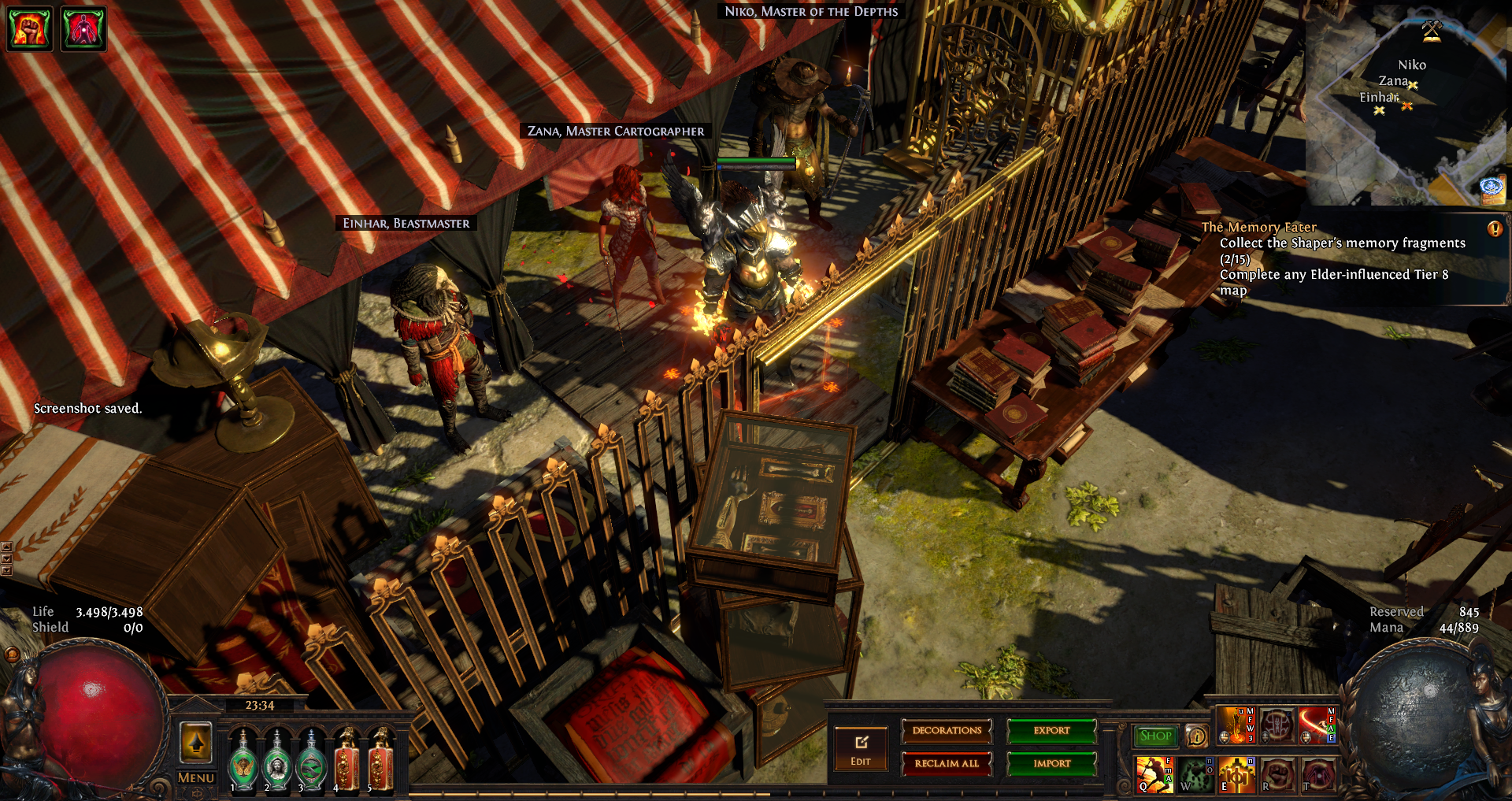Image resolution: width=1512 pixels, height=801 pixels.
Task: Open the Menu button
Action: click(x=195, y=778)
